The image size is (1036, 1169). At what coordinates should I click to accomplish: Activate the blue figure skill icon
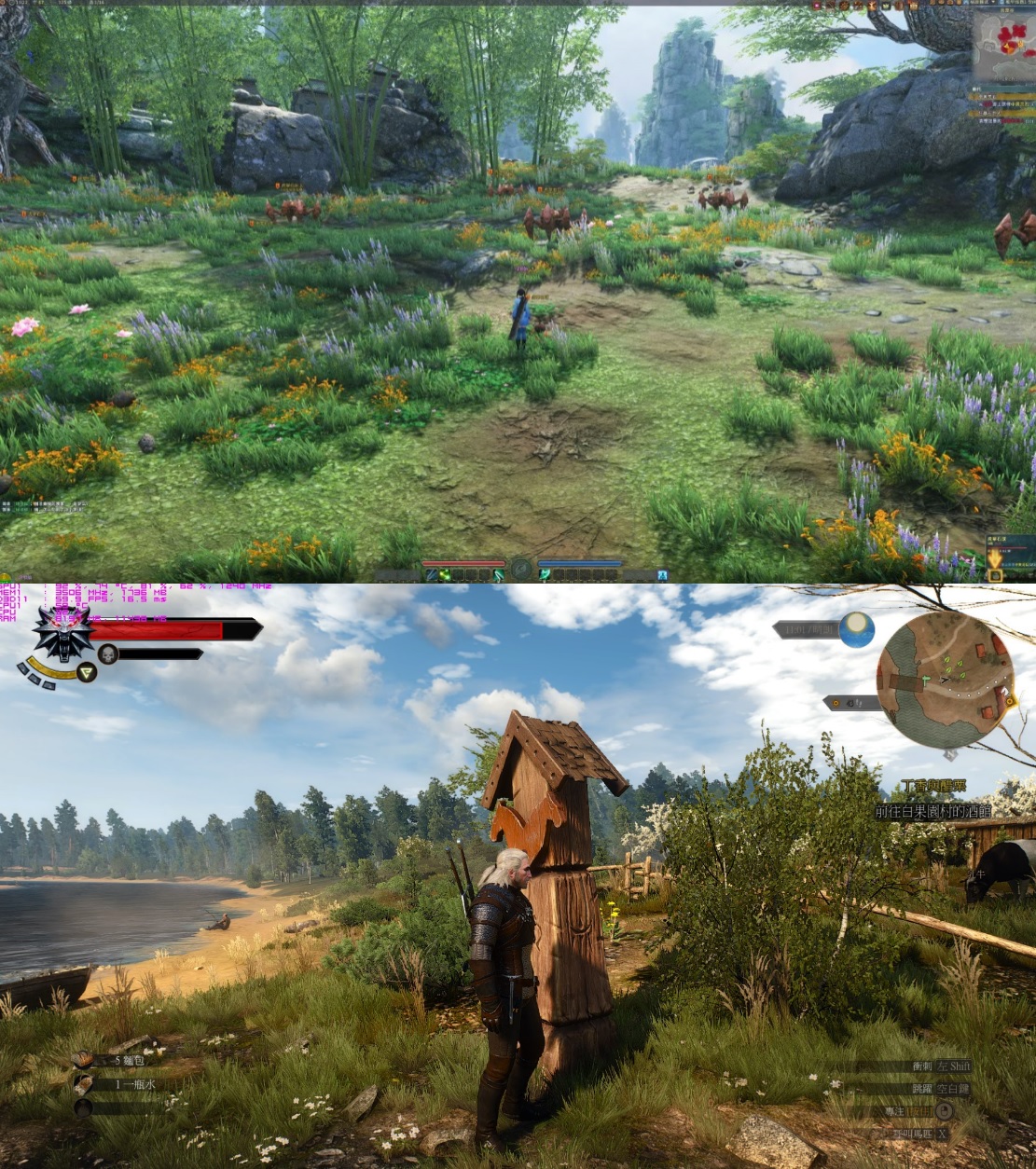[662, 574]
